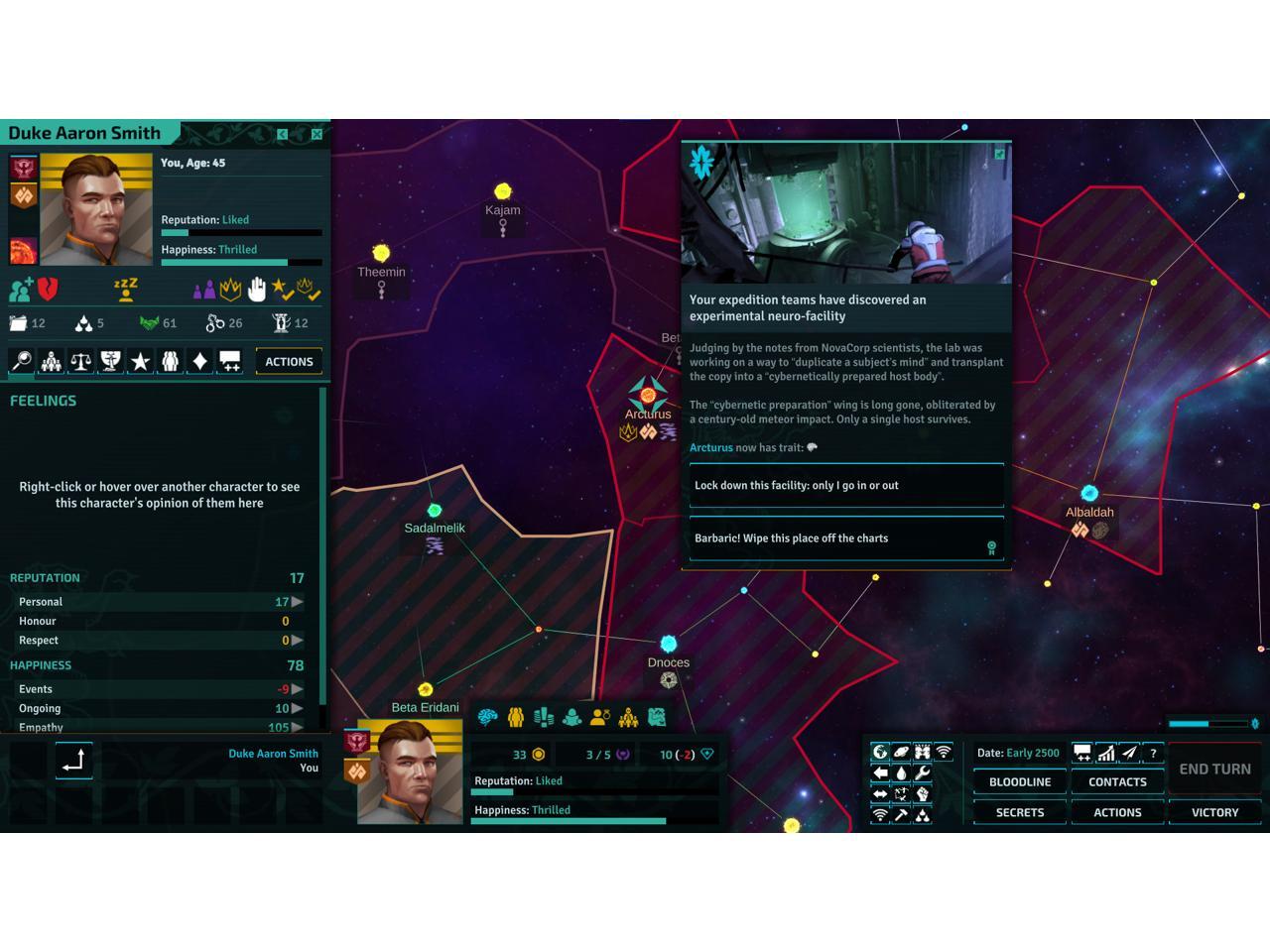The height and width of the screenshot is (952, 1270).
Task: Toggle the globe map filter icon
Action: pyautogui.click(x=880, y=753)
